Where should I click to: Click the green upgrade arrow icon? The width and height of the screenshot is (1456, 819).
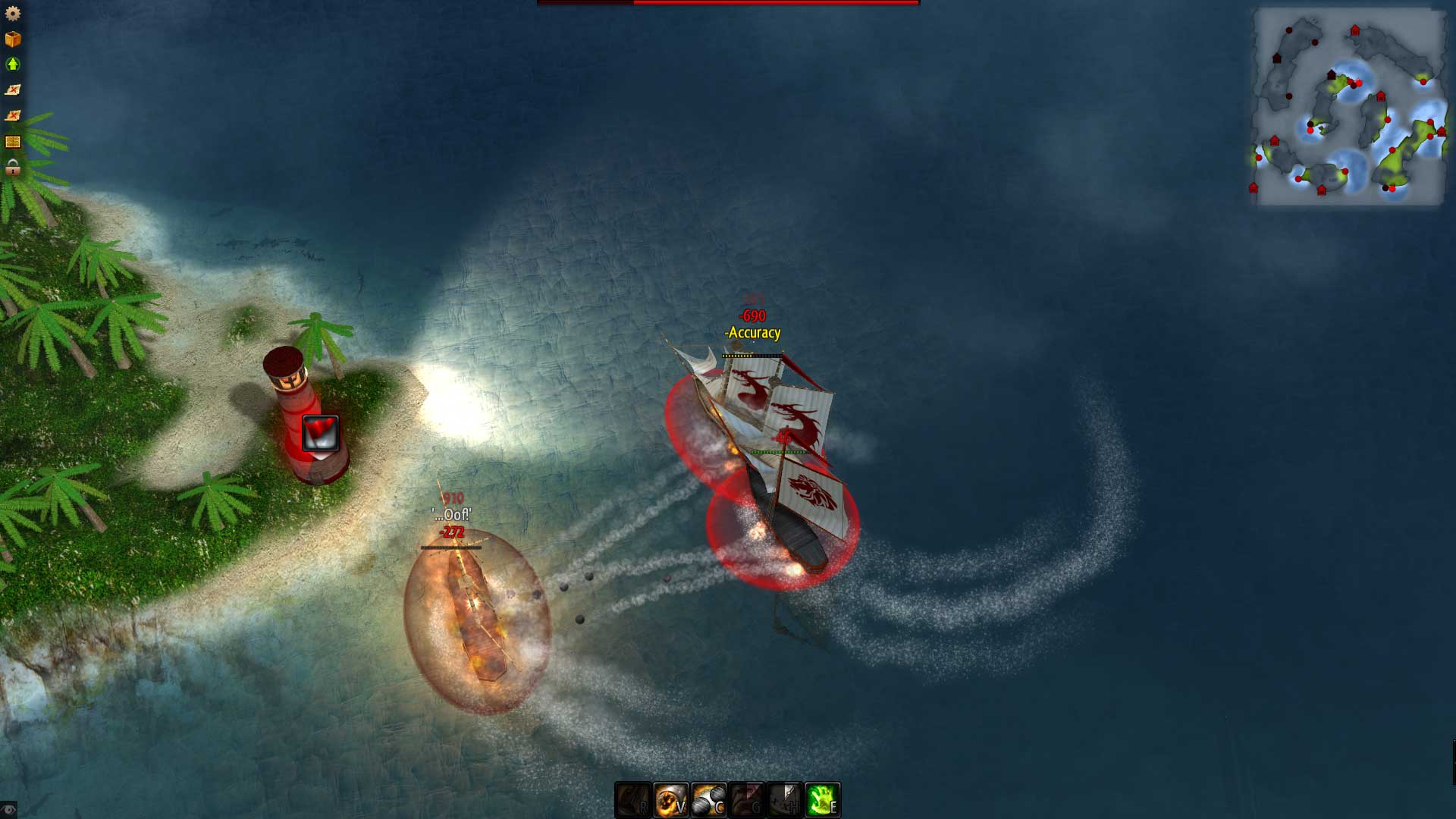pos(13,64)
